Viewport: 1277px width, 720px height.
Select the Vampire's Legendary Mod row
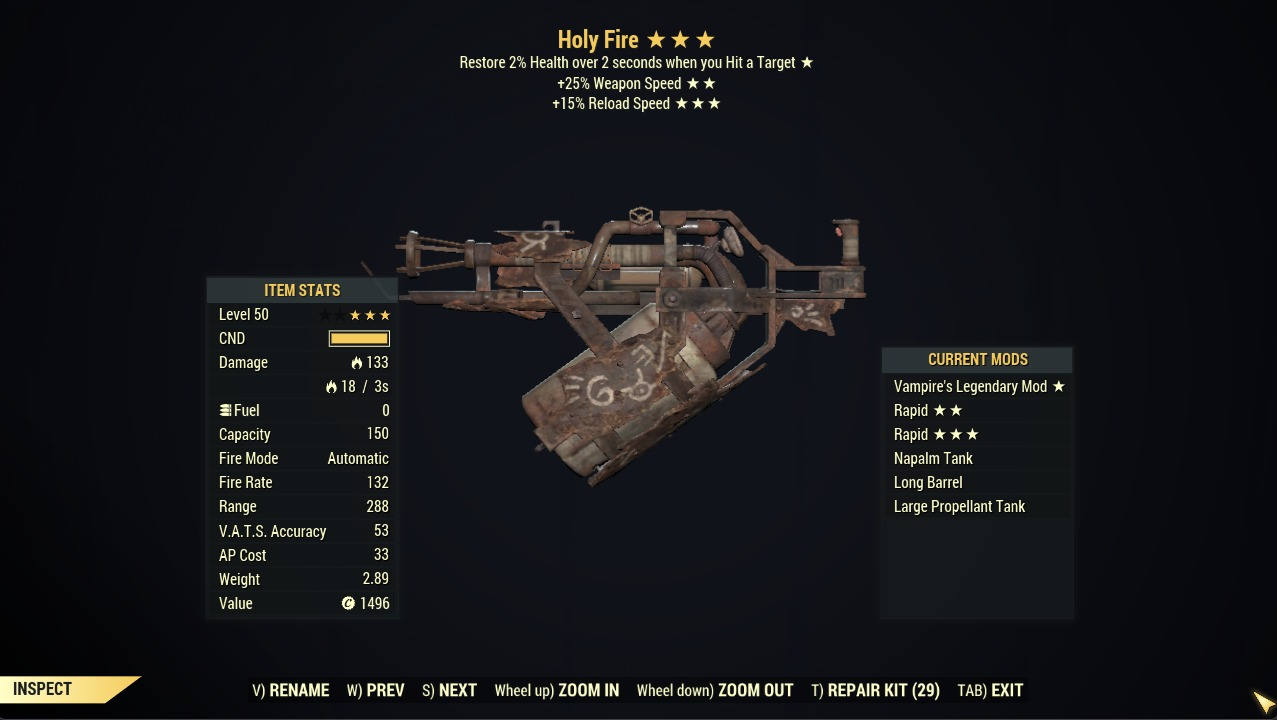(978, 387)
